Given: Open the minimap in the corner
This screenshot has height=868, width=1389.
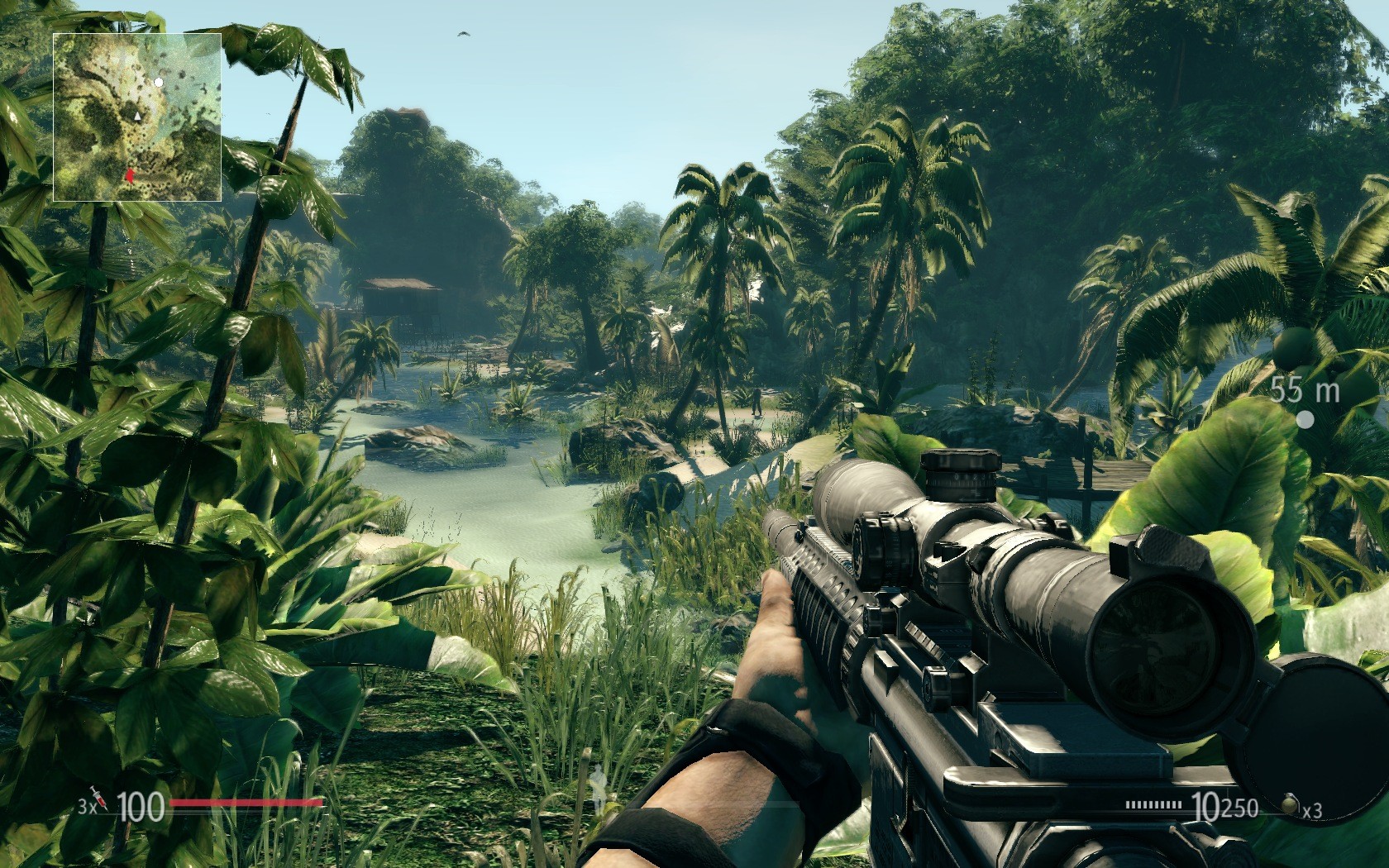Looking at the screenshot, I should pos(137,117).
